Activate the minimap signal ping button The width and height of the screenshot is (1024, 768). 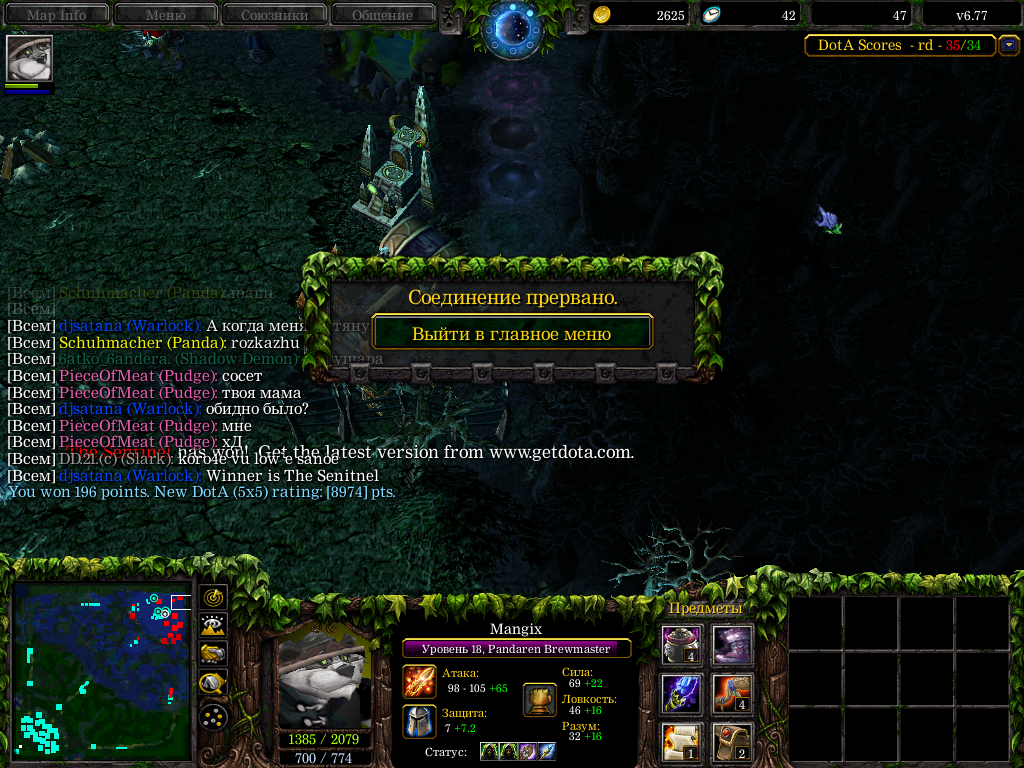coord(213,597)
